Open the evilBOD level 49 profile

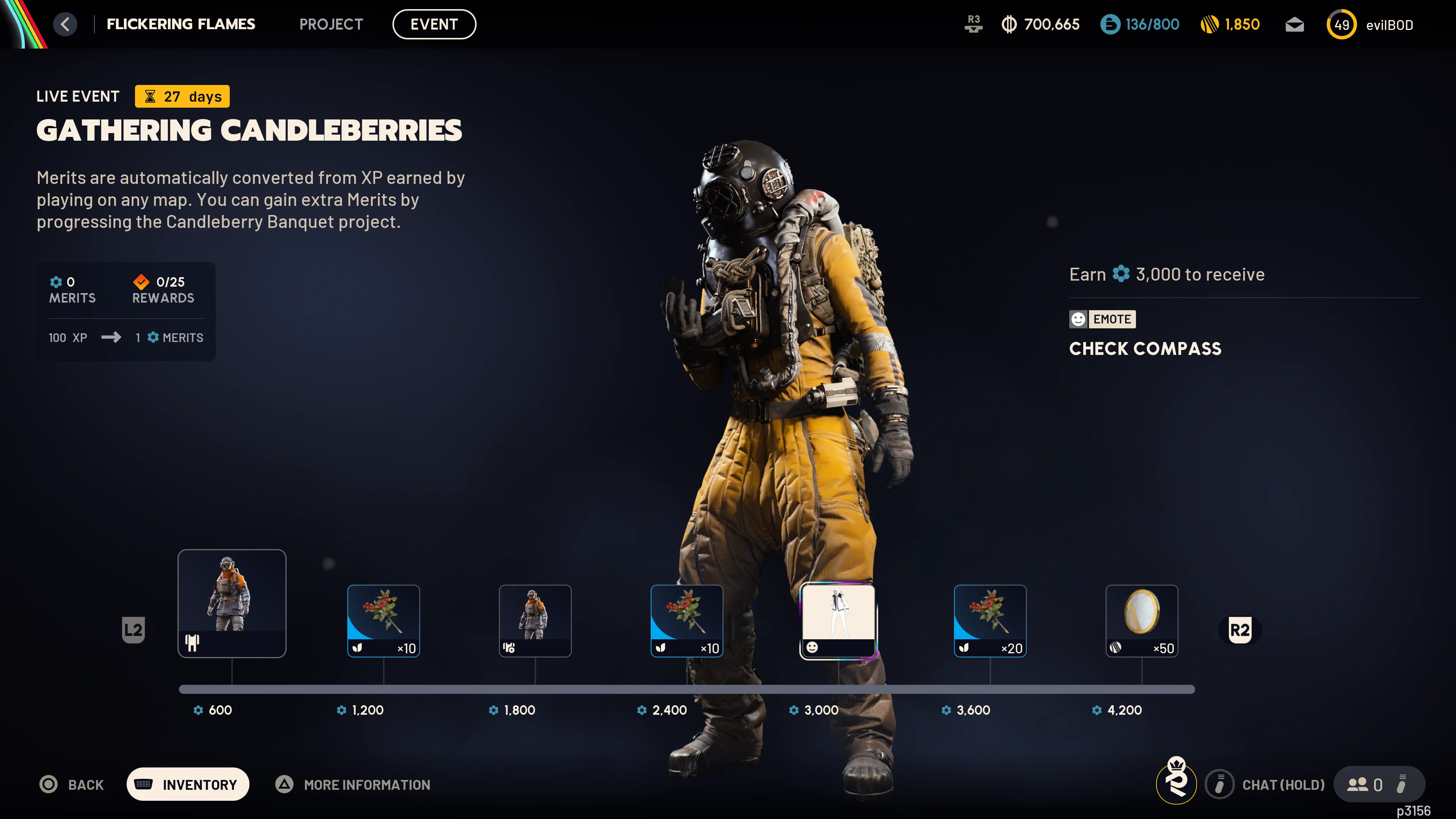[1341, 24]
